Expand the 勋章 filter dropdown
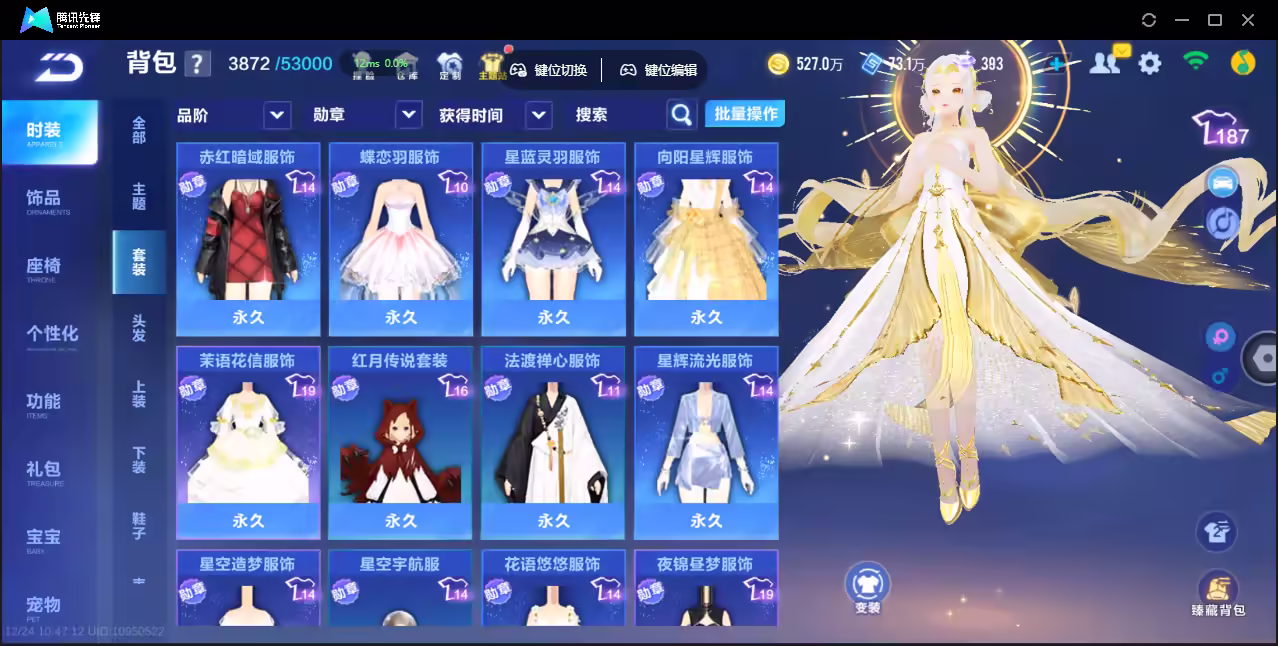The image size is (1278, 646). coord(409,115)
